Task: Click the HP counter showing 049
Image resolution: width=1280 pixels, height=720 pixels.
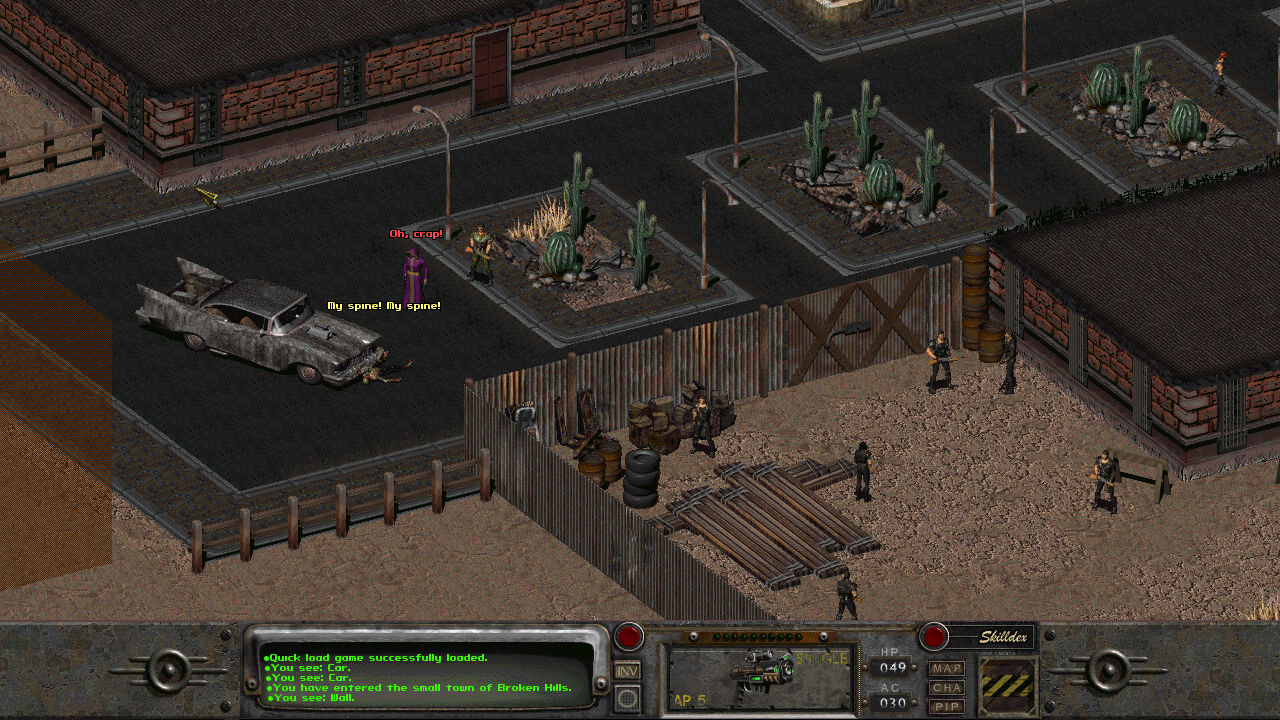Action: [891, 666]
